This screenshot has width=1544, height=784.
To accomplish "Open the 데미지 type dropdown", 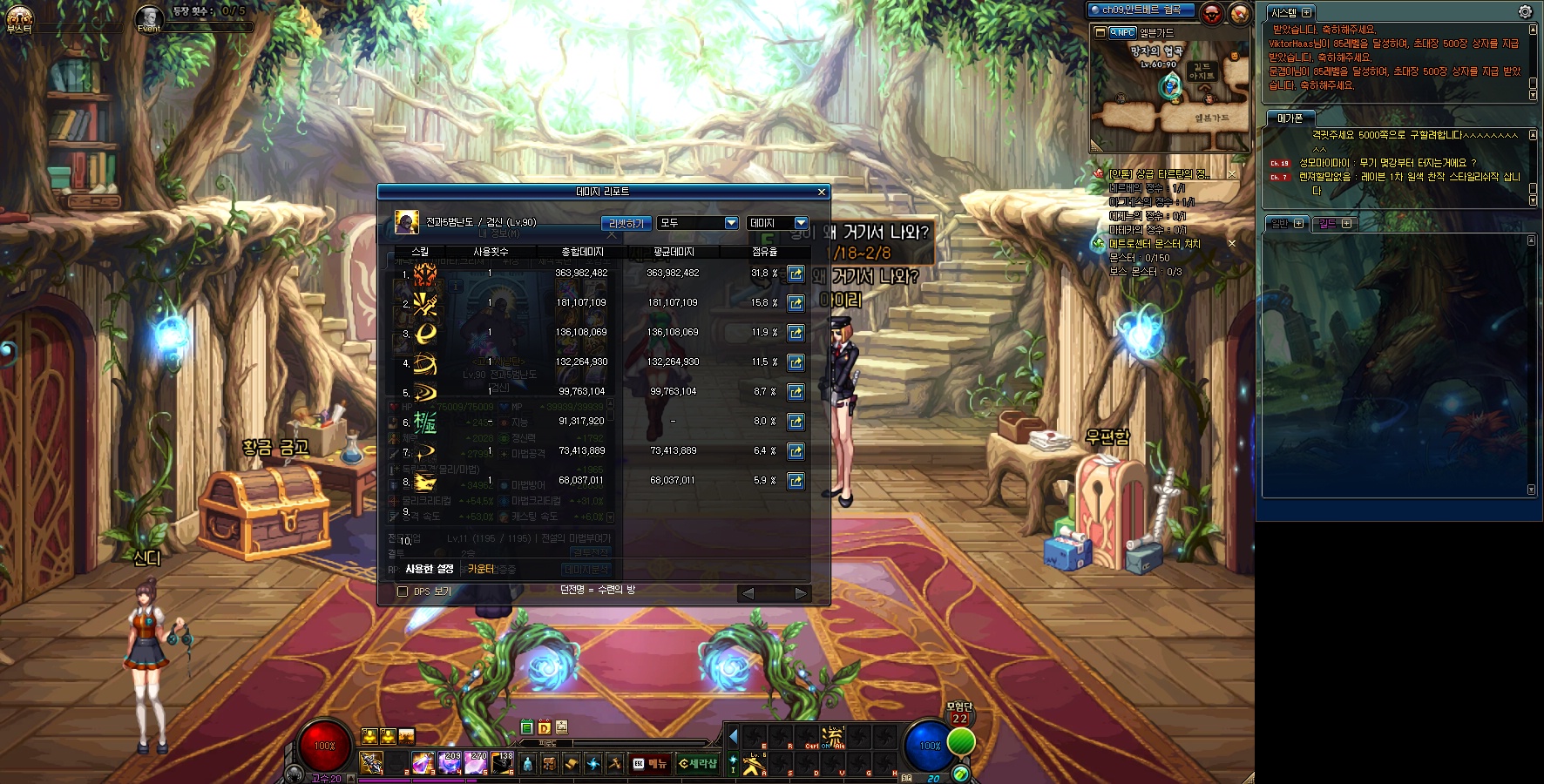I will point(777,223).
